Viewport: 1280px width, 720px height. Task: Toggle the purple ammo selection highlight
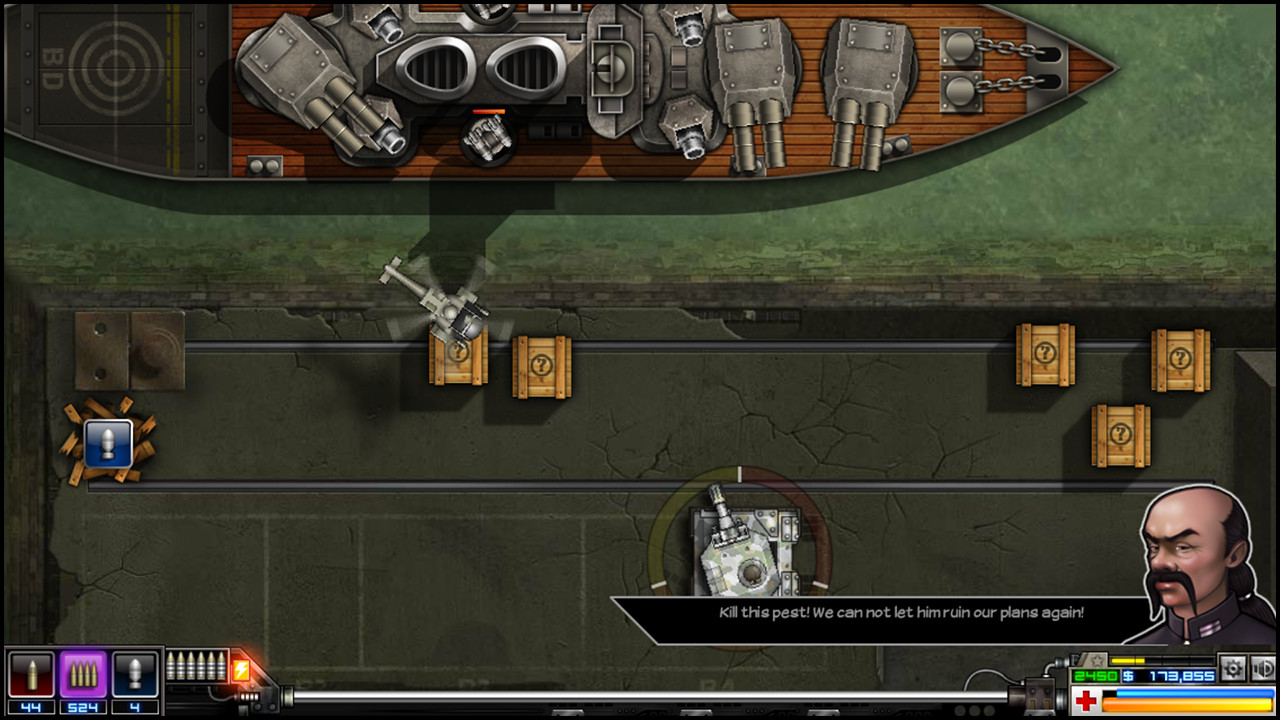(x=84, y=675)
